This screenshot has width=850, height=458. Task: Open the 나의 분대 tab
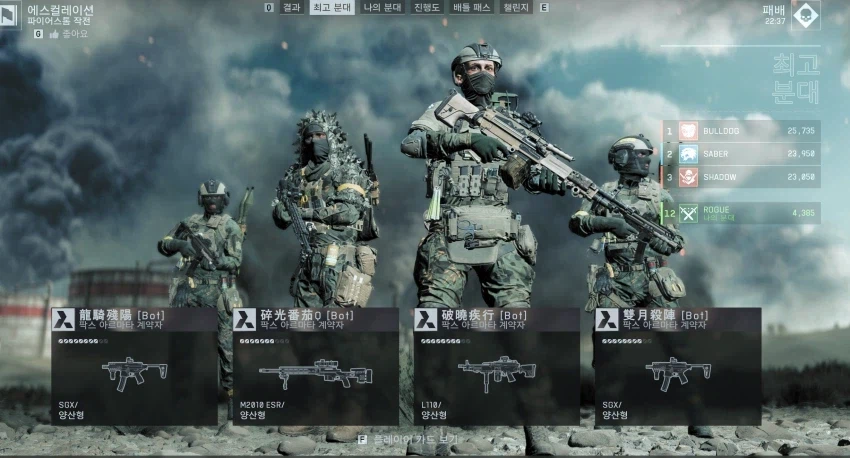(381, 7)
